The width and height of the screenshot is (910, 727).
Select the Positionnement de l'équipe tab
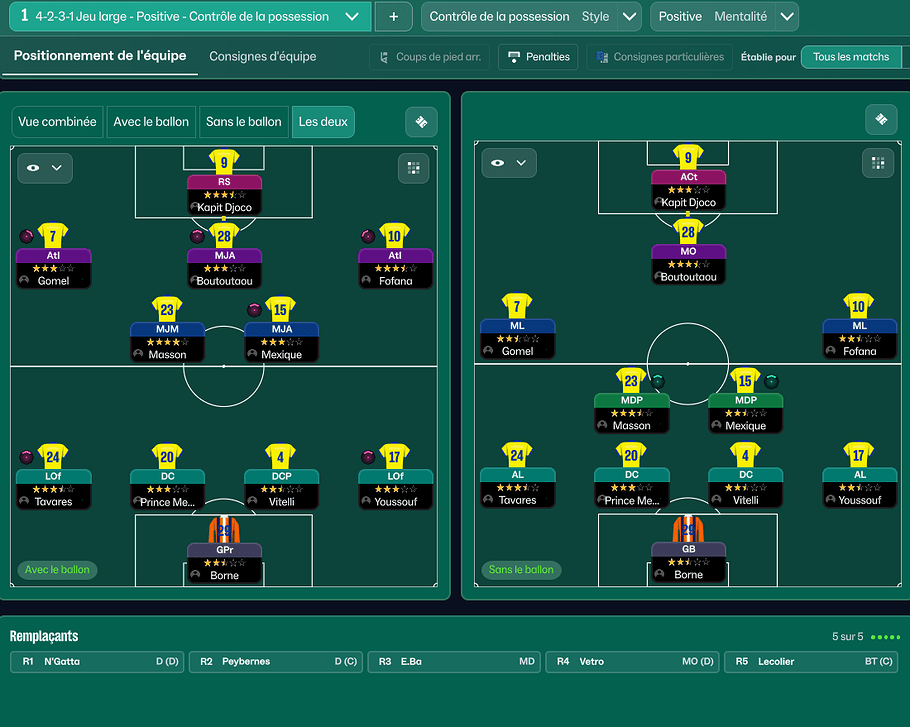(100, 56)
